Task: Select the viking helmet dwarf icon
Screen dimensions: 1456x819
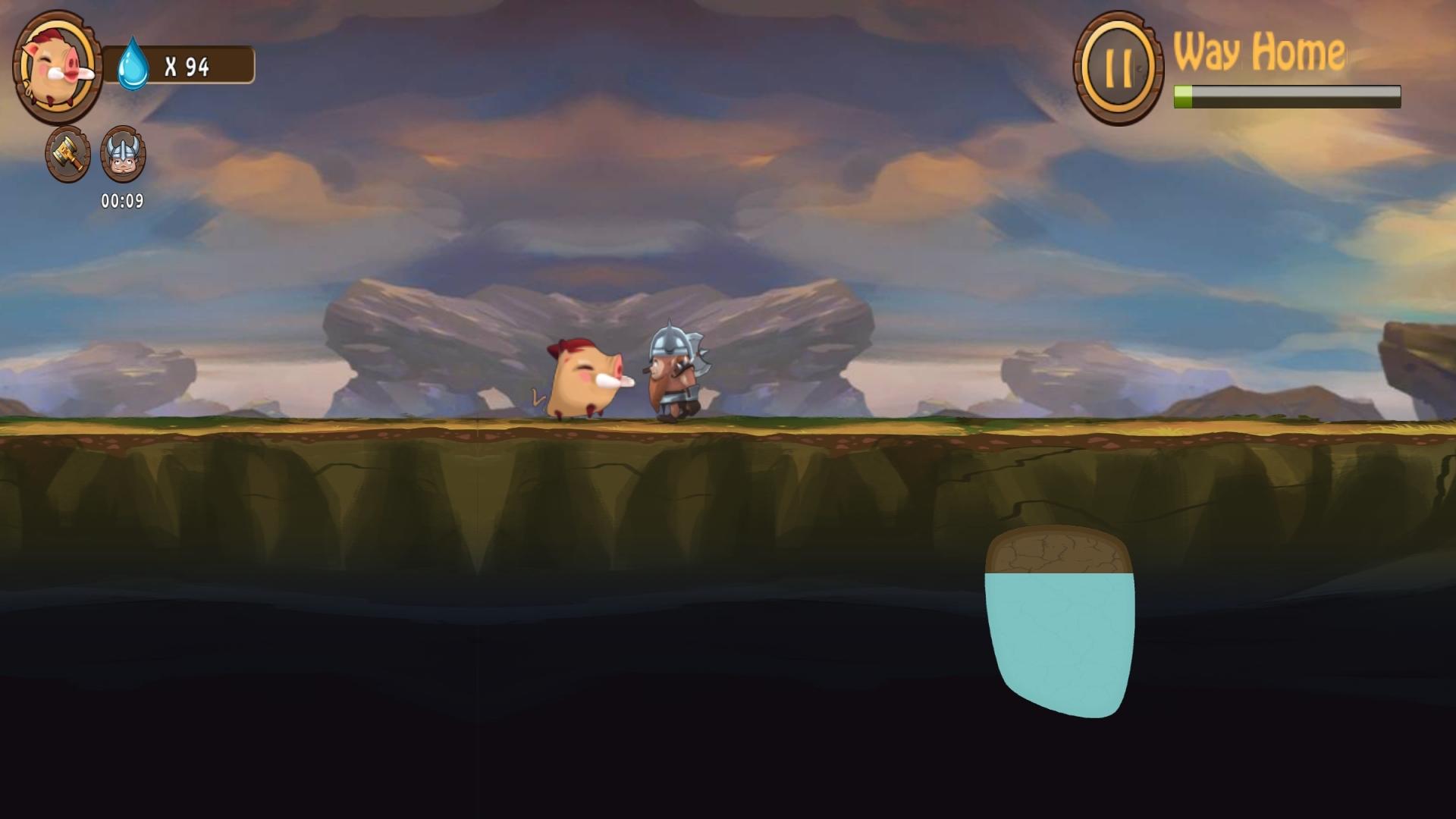Action: click(122, 155)
